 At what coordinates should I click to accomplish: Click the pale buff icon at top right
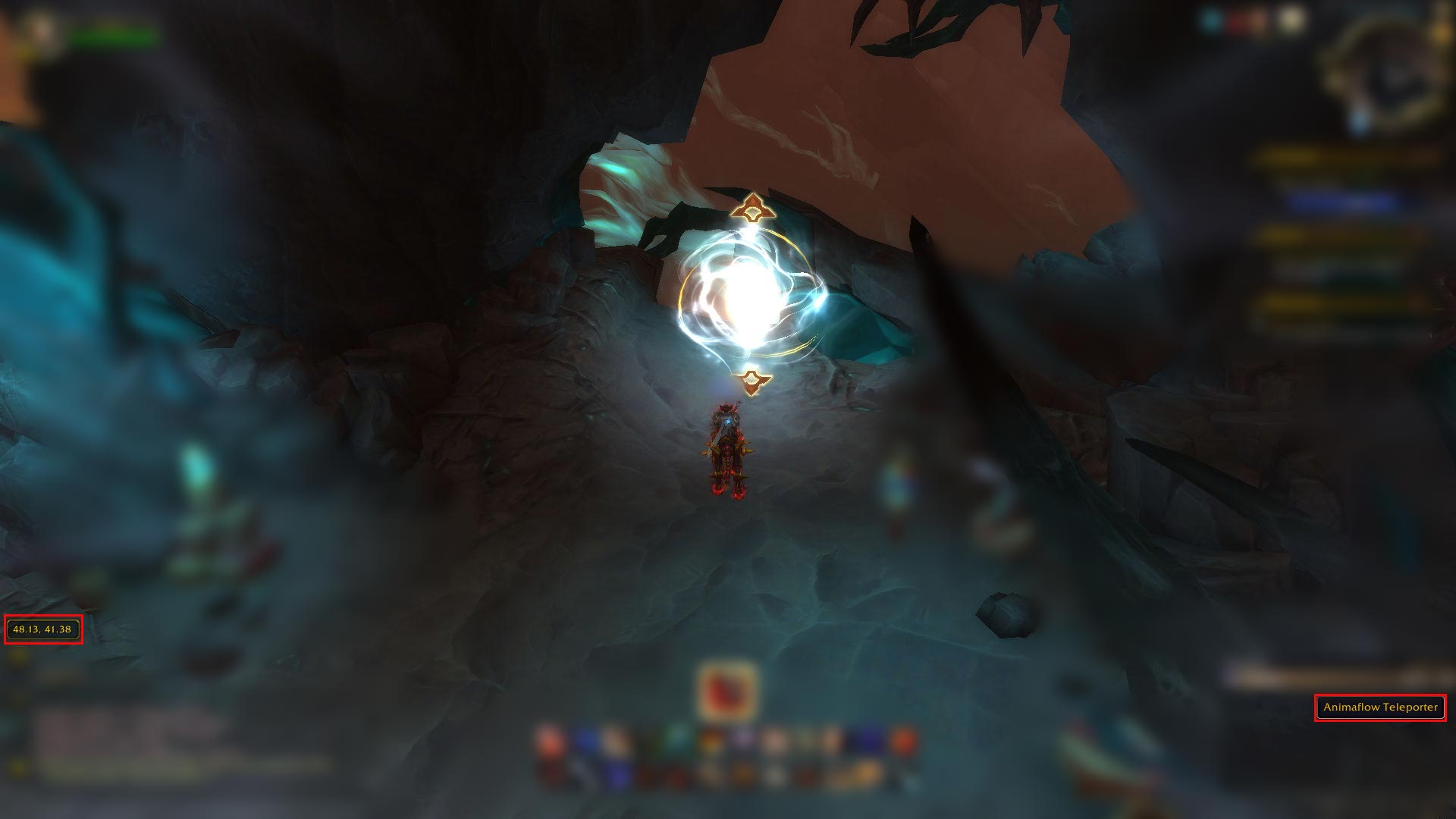click(1291, 19)
